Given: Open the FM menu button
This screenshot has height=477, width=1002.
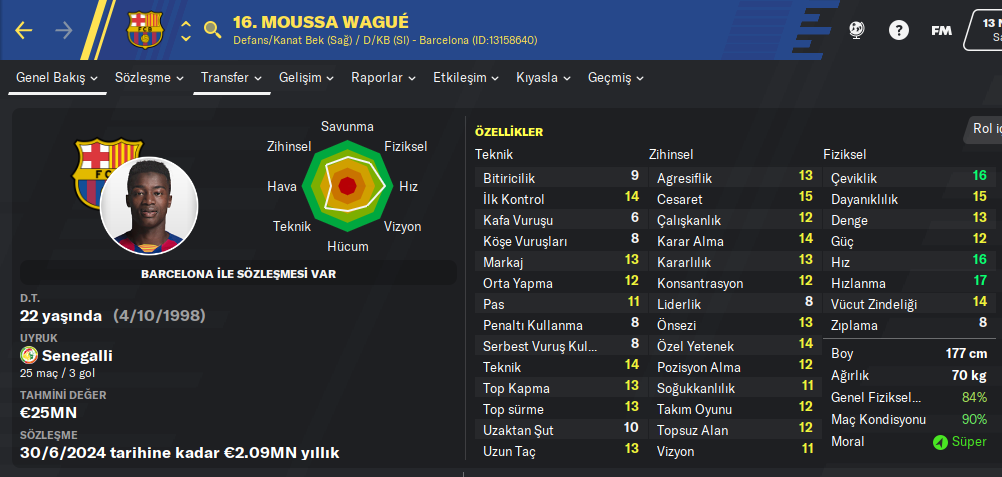Looking at the screenshot, I should [941, 30].
